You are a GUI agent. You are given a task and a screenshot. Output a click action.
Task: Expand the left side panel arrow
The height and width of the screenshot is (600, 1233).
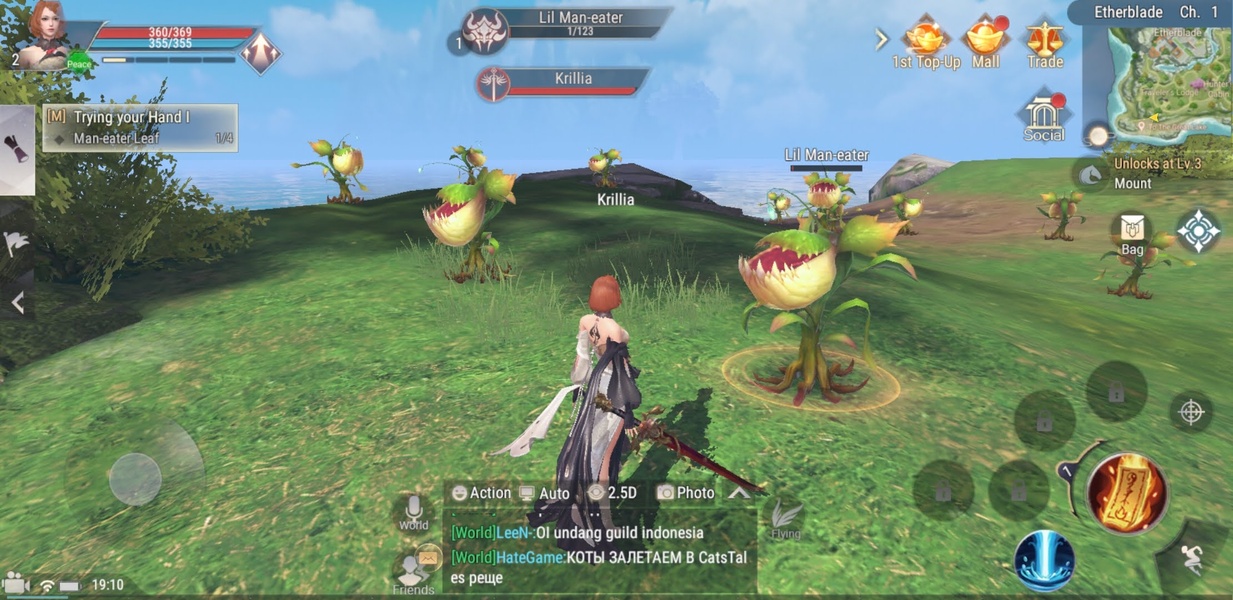[x=17, y=302]
